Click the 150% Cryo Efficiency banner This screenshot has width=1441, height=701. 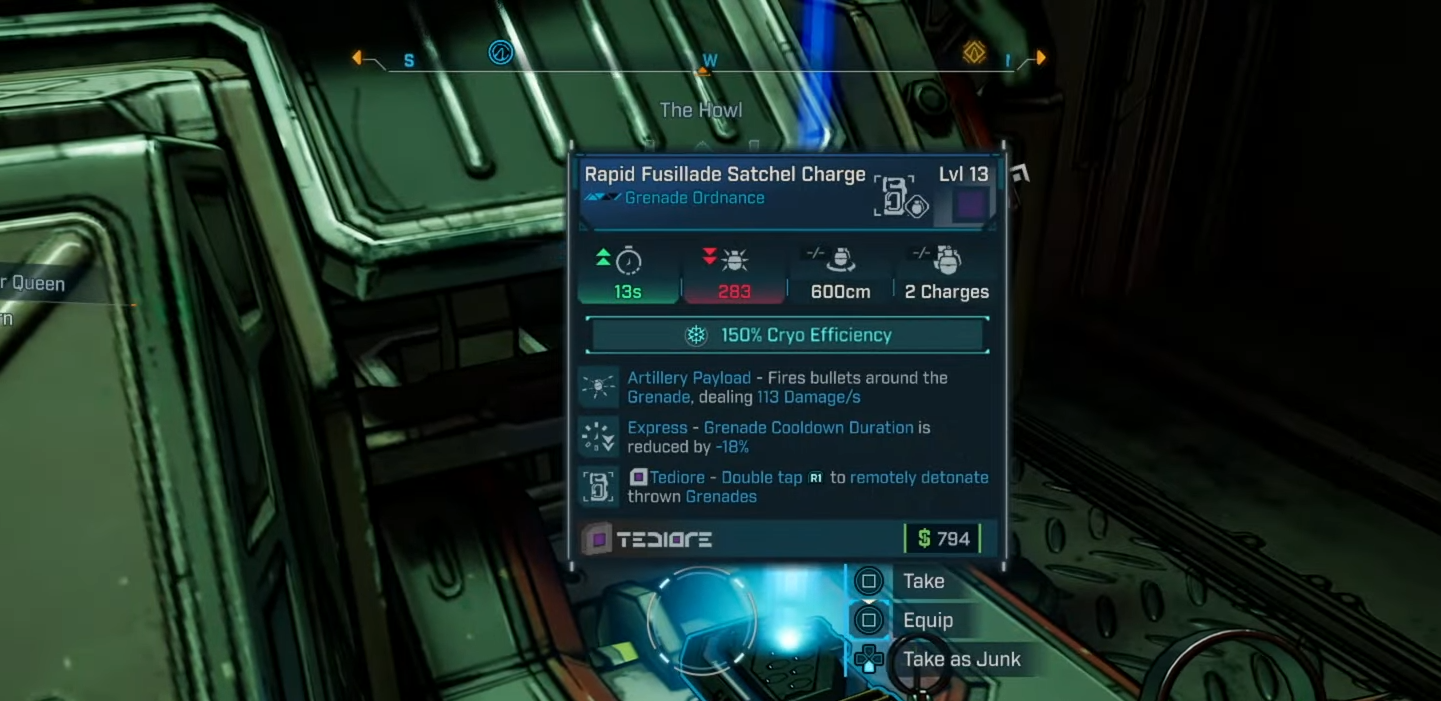788,335
